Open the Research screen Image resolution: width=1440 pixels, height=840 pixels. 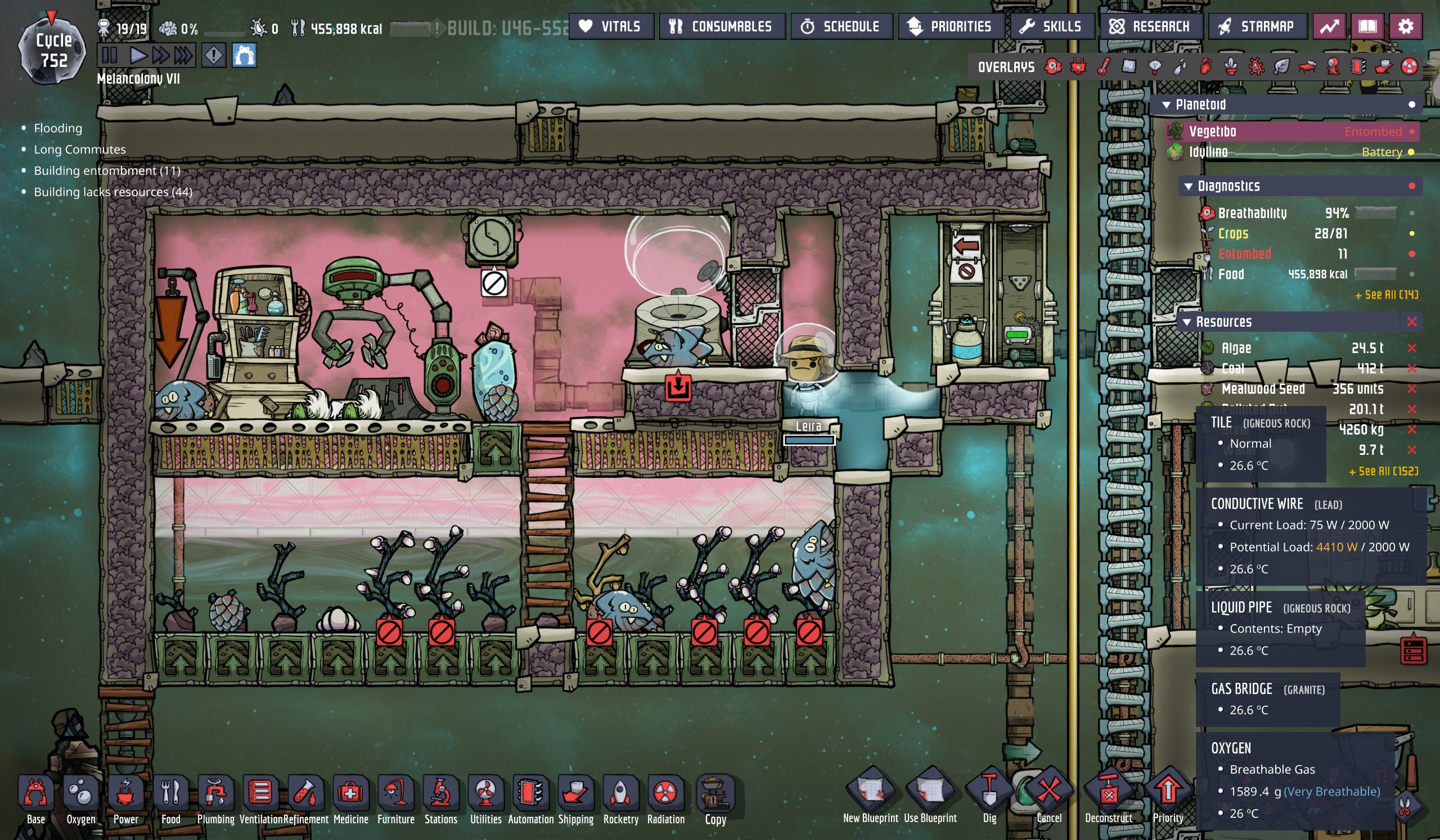1151,26
